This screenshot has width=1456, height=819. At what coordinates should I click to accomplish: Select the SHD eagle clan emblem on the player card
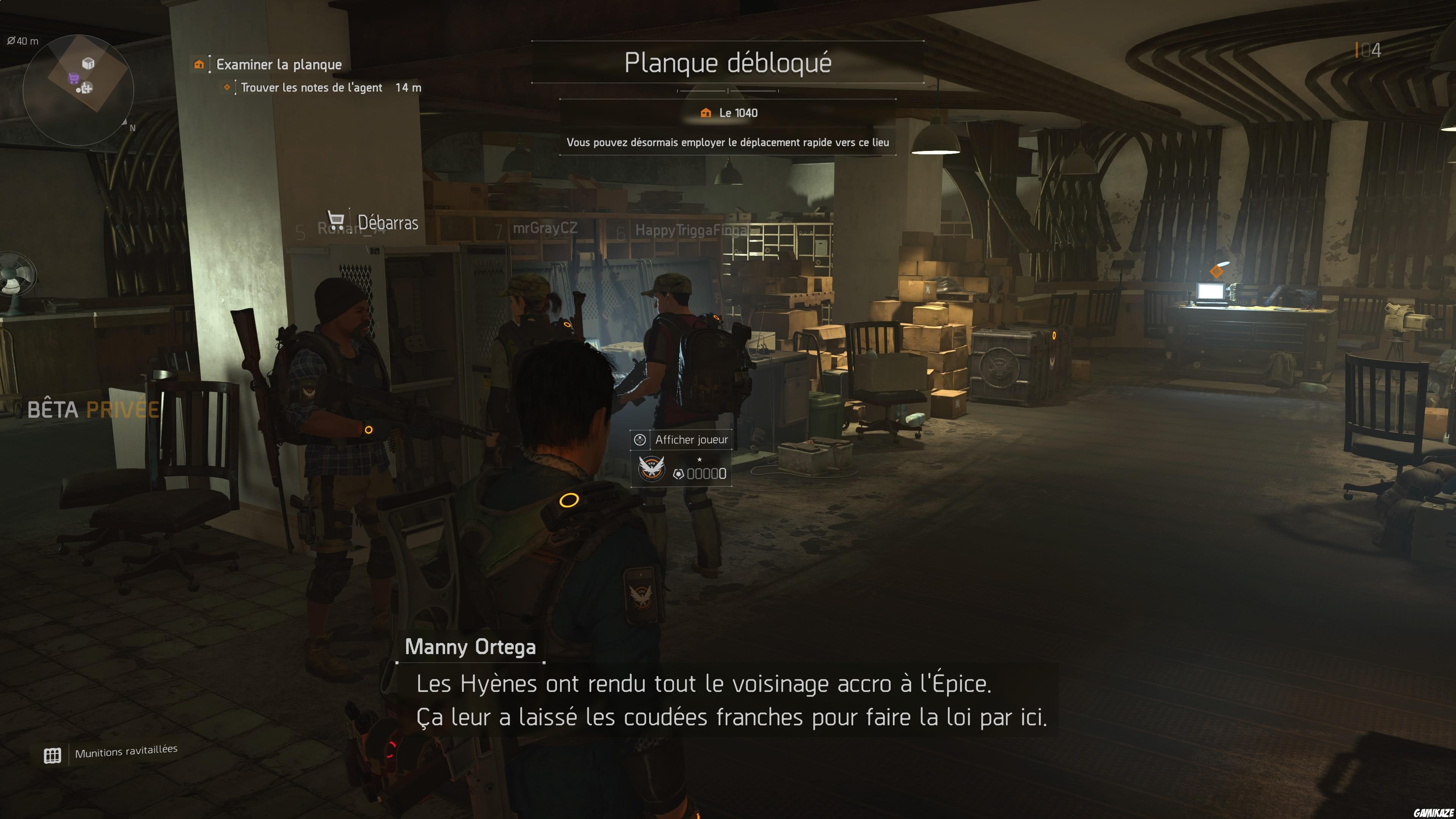651,470
